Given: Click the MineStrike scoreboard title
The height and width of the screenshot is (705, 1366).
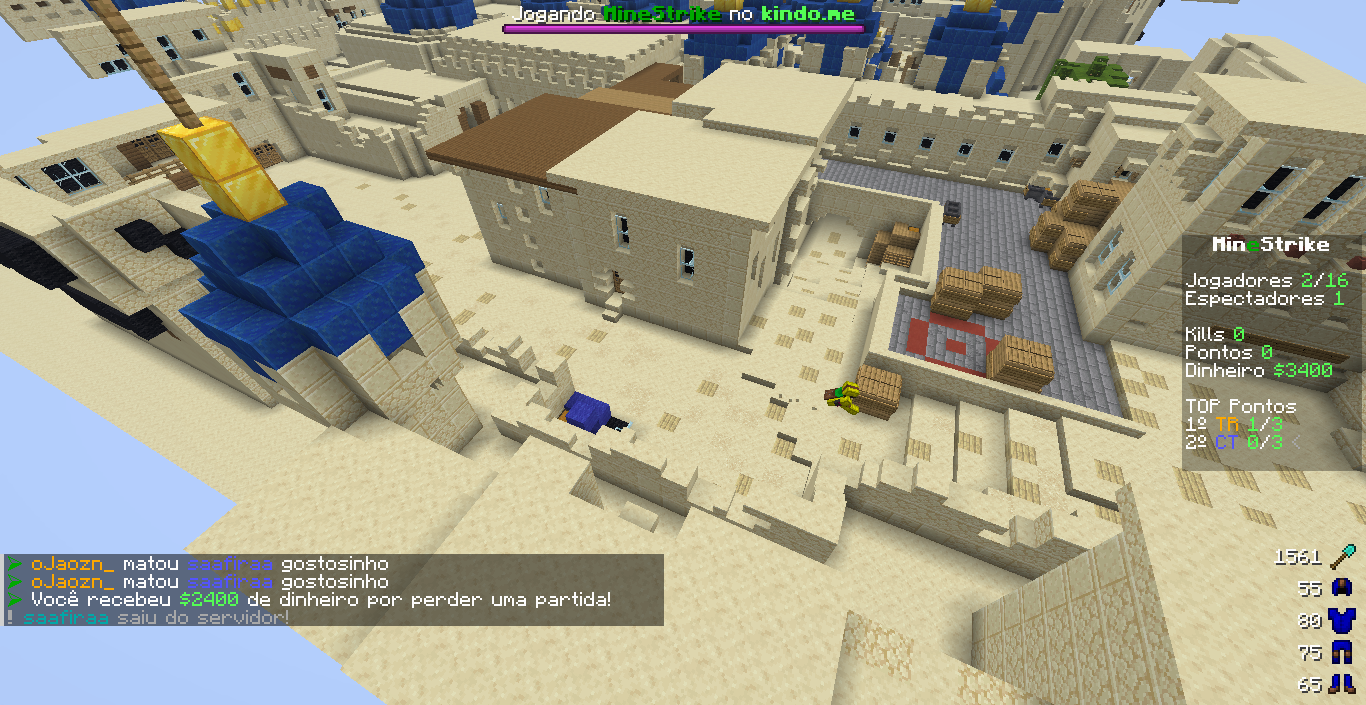Looking at the screenshot, I should pyautogui.click(x=1270, y=245).
